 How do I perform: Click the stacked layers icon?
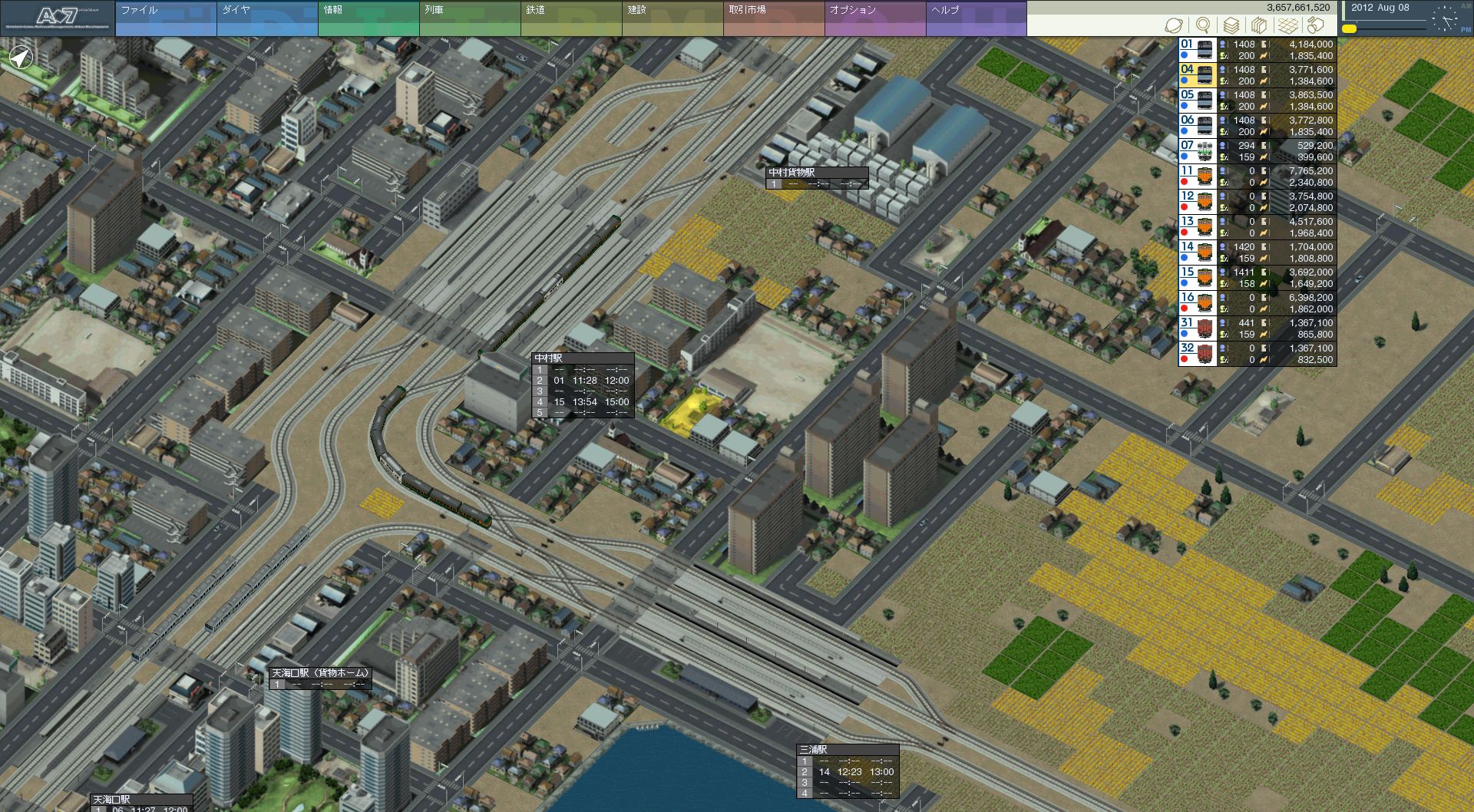point(1231,25)
